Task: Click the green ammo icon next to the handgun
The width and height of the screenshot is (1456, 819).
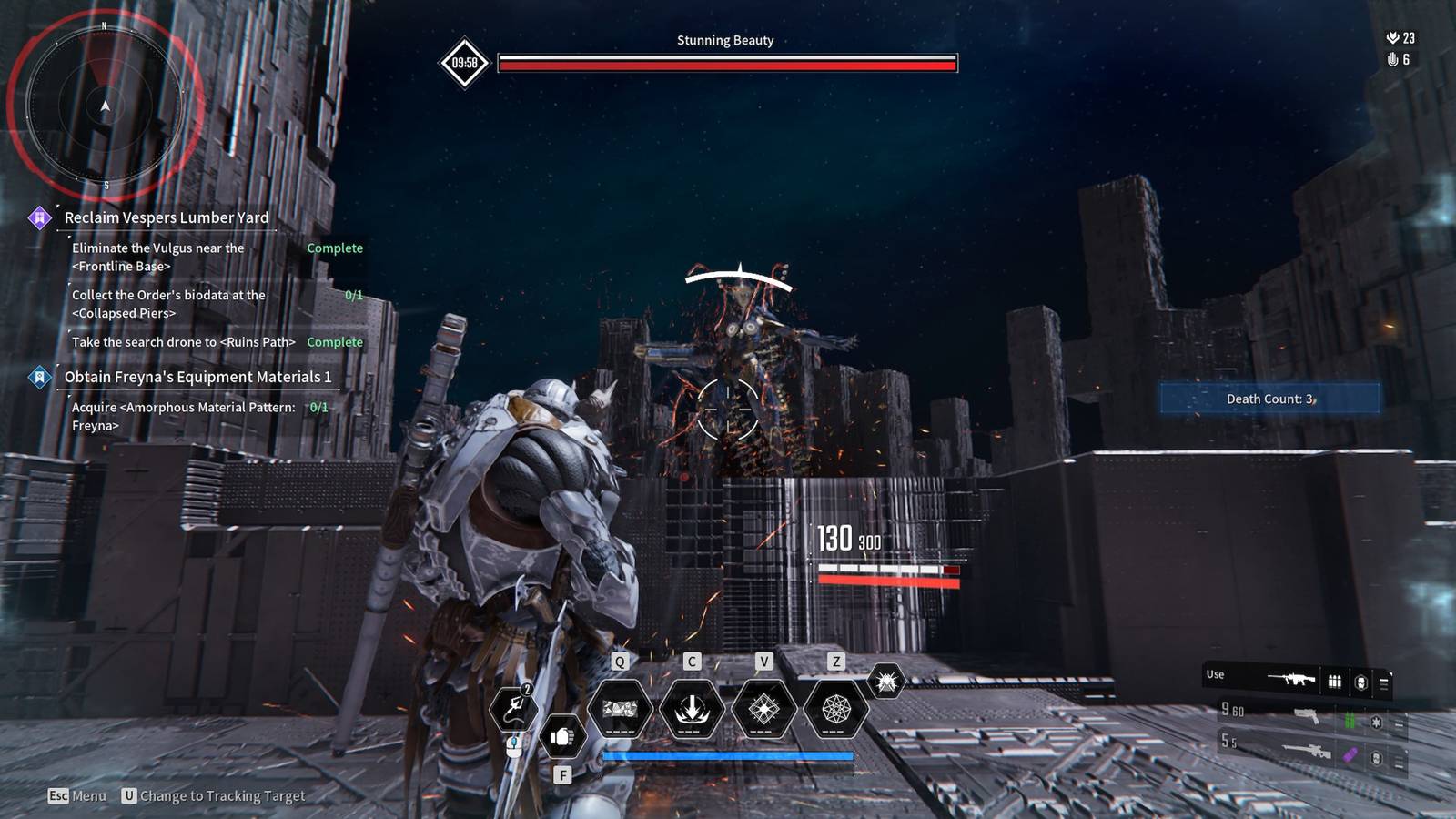Action: coord(1349,717)
